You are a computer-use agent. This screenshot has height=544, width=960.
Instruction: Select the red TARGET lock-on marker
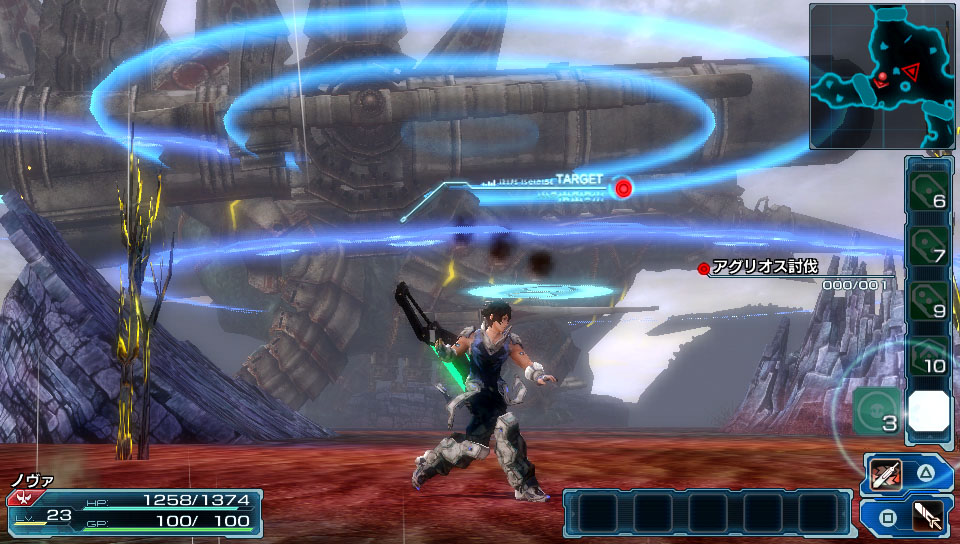(x=624, y=187)
